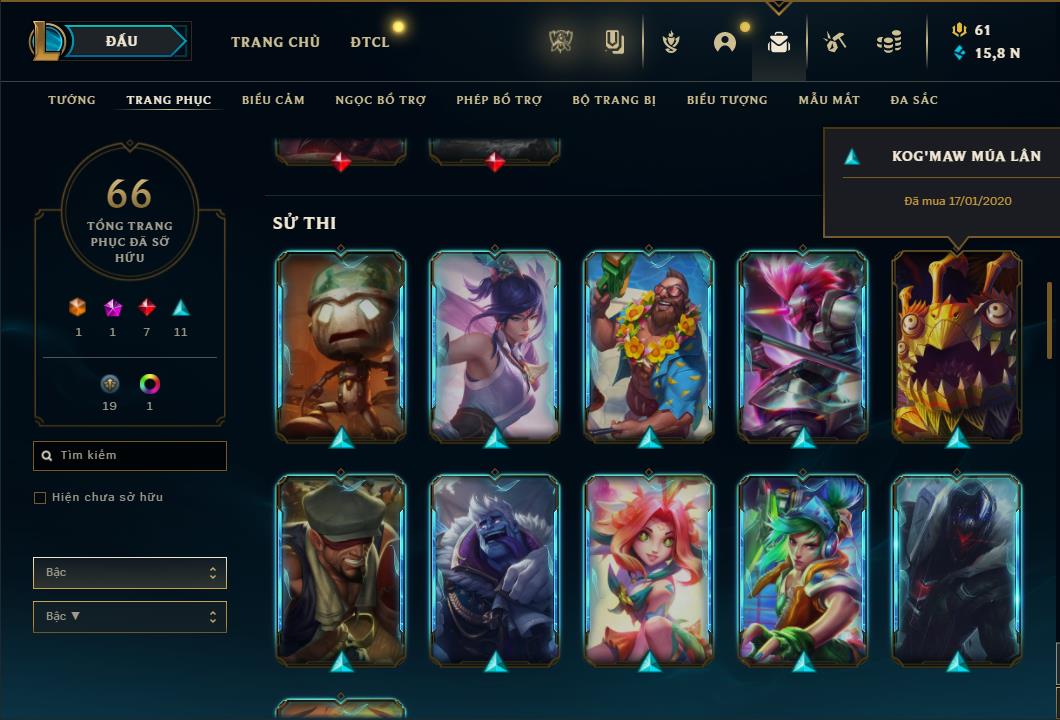Select the NGỌC BỔ TRỢ runes tab
Screen dimensions: 1060x720
point(380,100)
